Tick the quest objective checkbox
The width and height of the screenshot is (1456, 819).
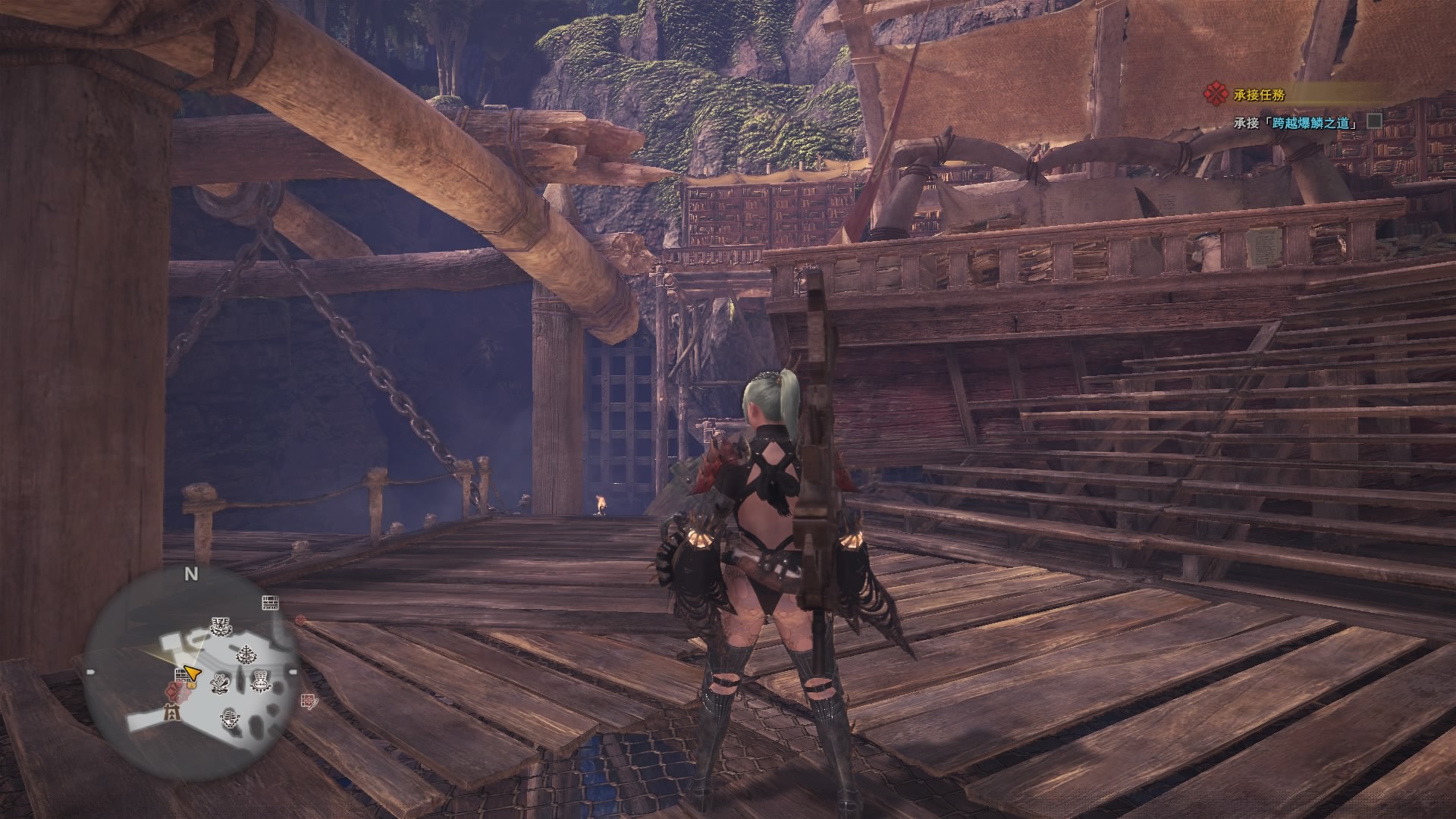pyautogui.click(x=1373, y=121)
